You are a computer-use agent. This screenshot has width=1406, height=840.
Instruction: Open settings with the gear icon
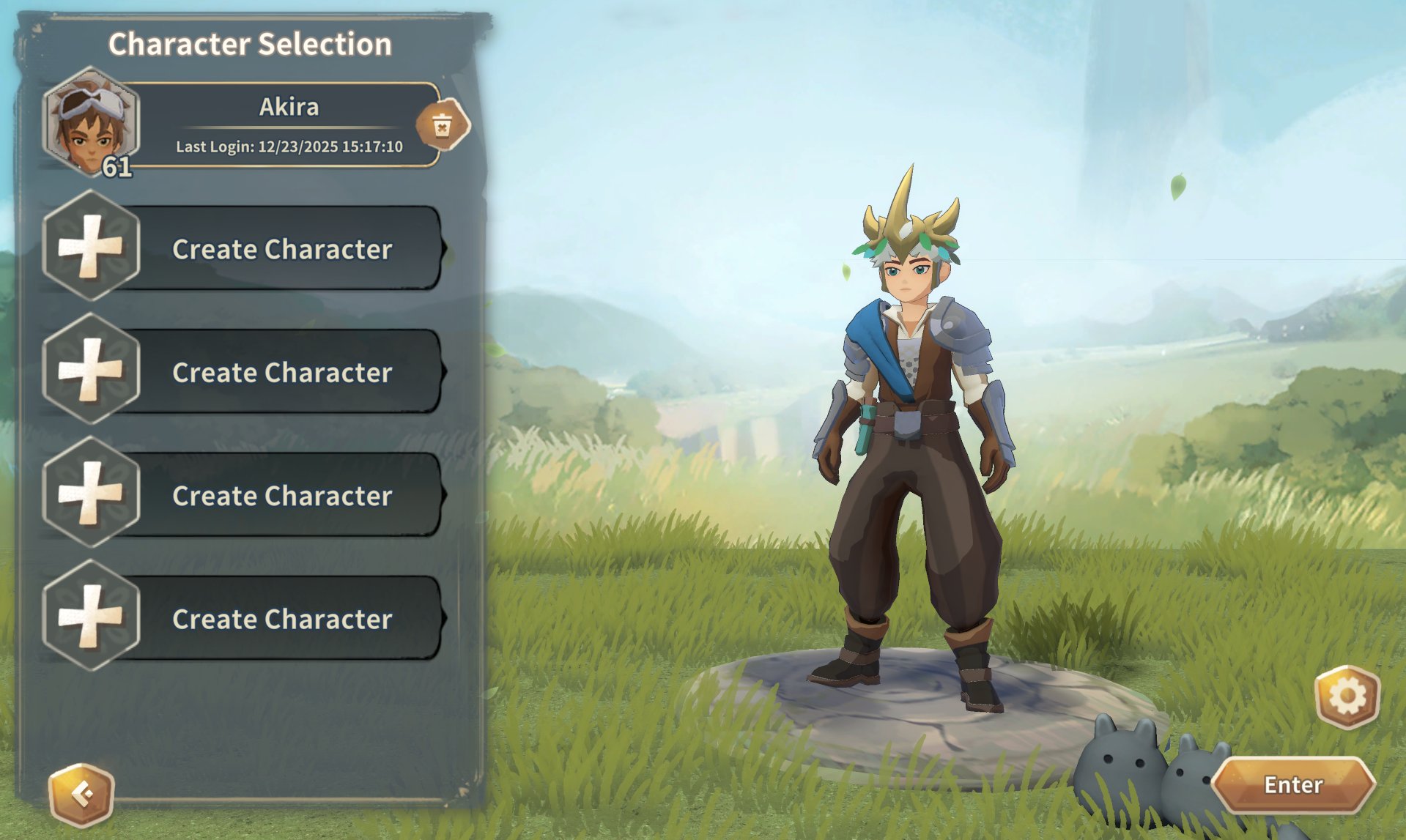tap(1347, 696)
